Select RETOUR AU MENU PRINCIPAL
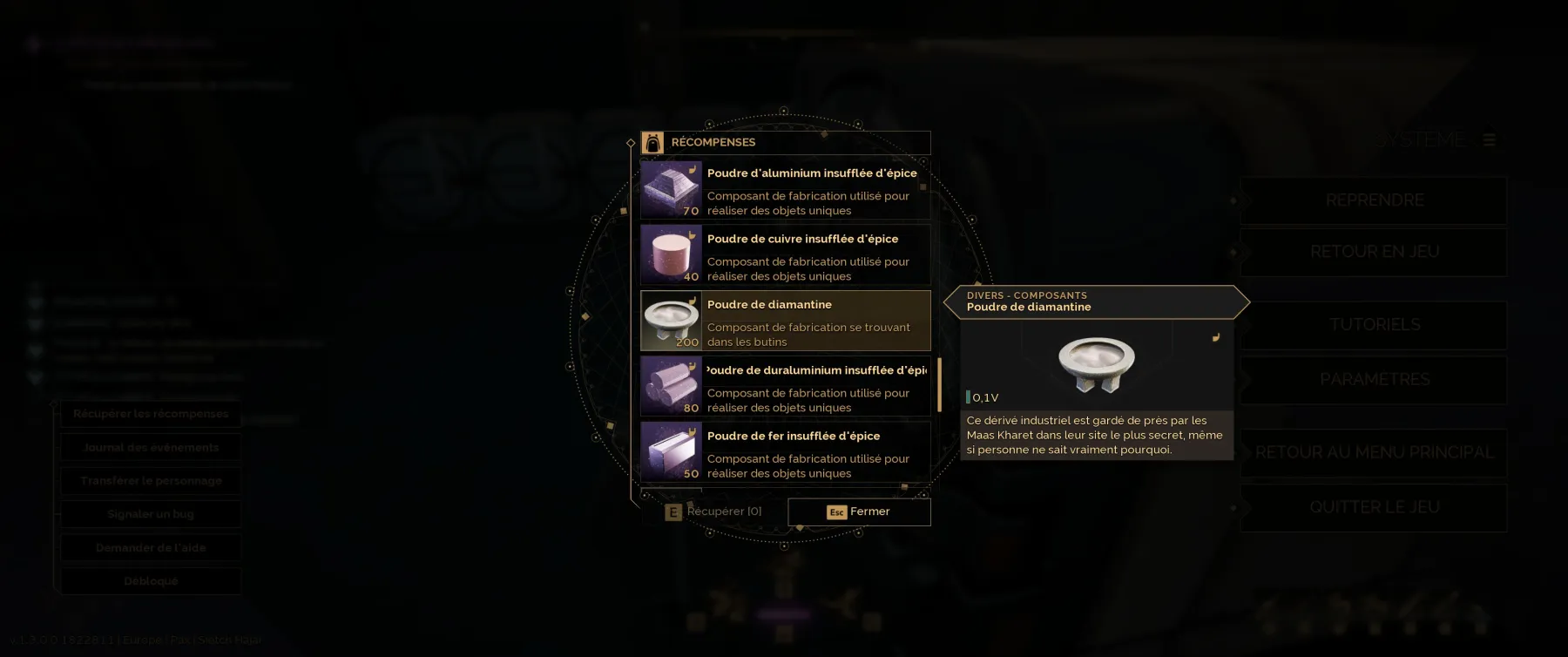The image size is (1568, 657). [x=1375, y=452]
